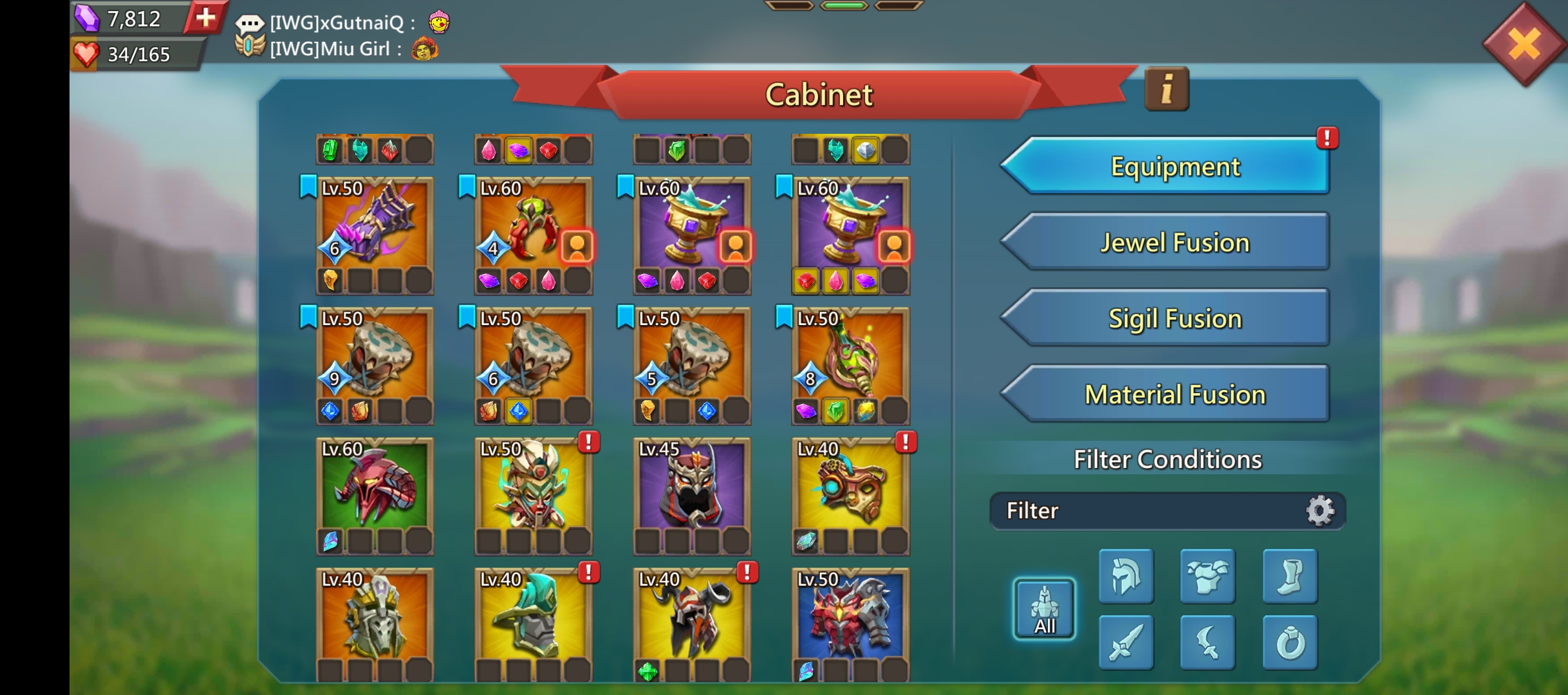The height and width of the screenshot is (695, 1568).
Task: Add more gems with the plus button
Action: (205, 17)
